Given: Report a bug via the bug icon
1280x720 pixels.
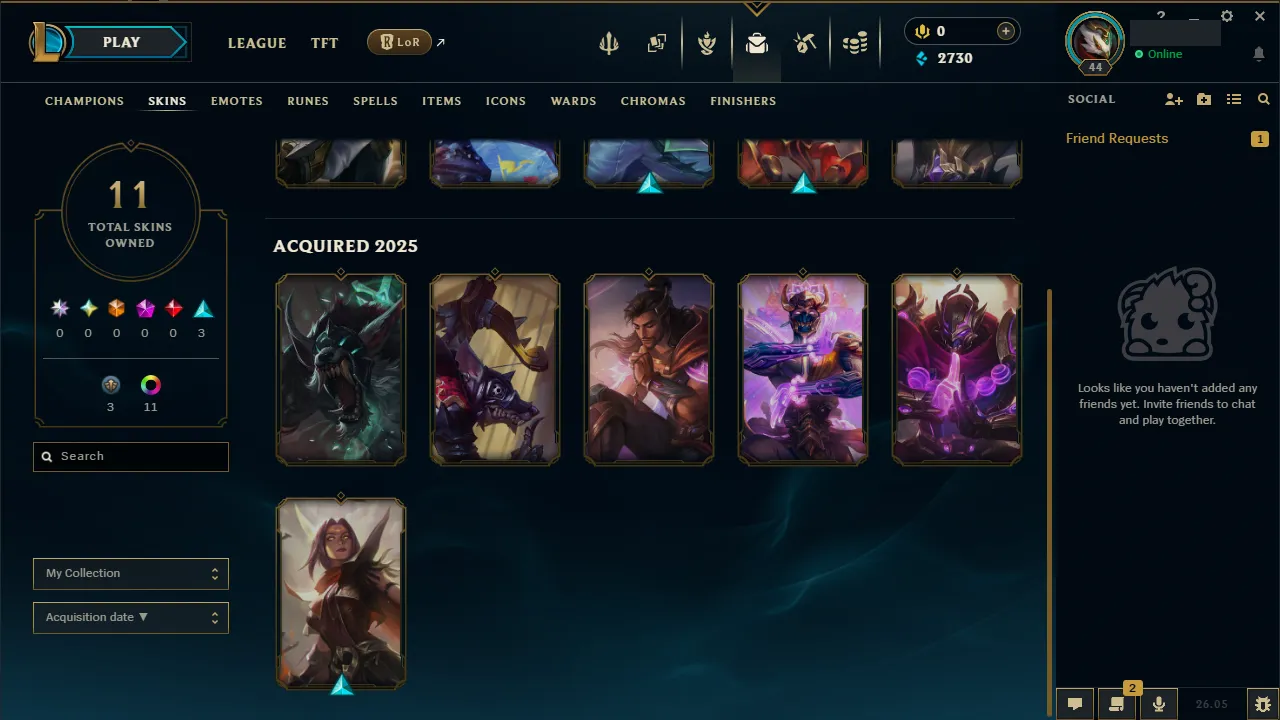Looking at the screenshot, I should point(1262,704).
